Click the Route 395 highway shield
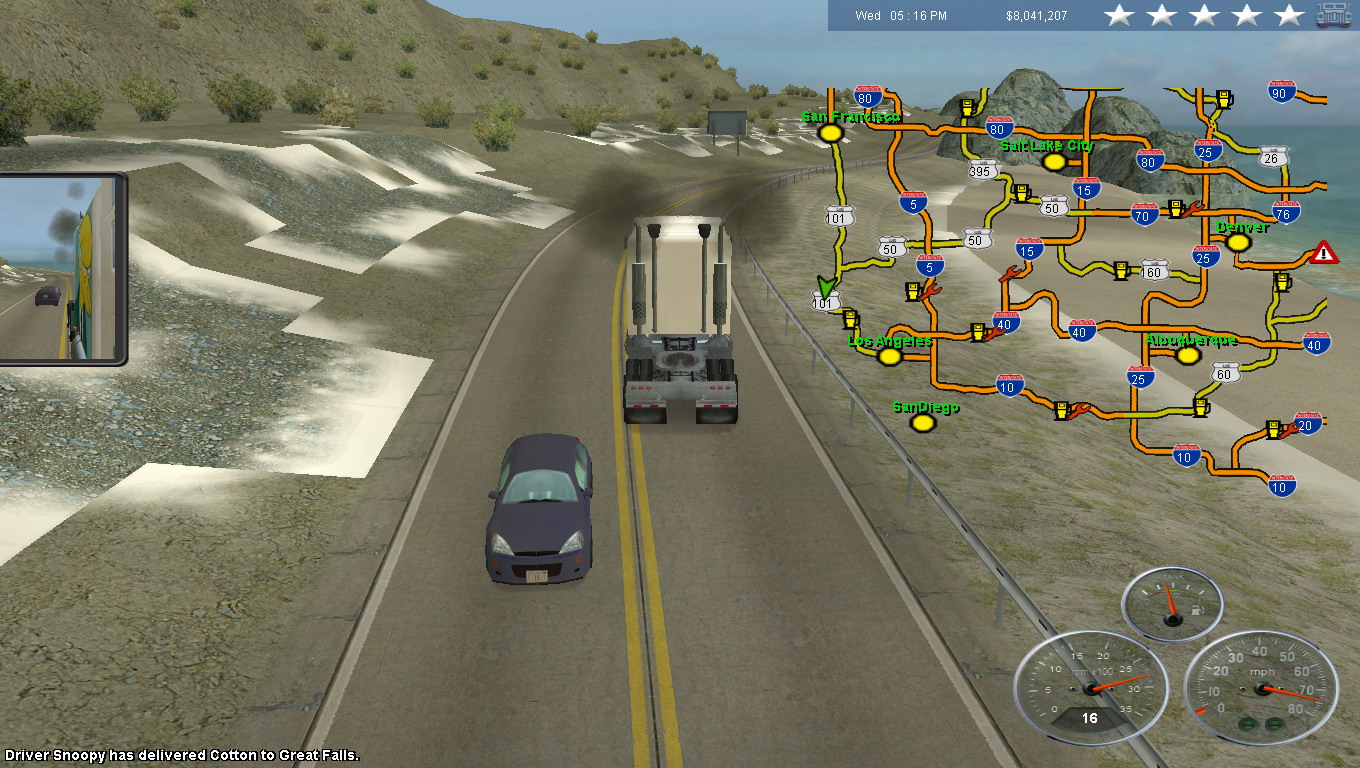 tap(983, 171)
